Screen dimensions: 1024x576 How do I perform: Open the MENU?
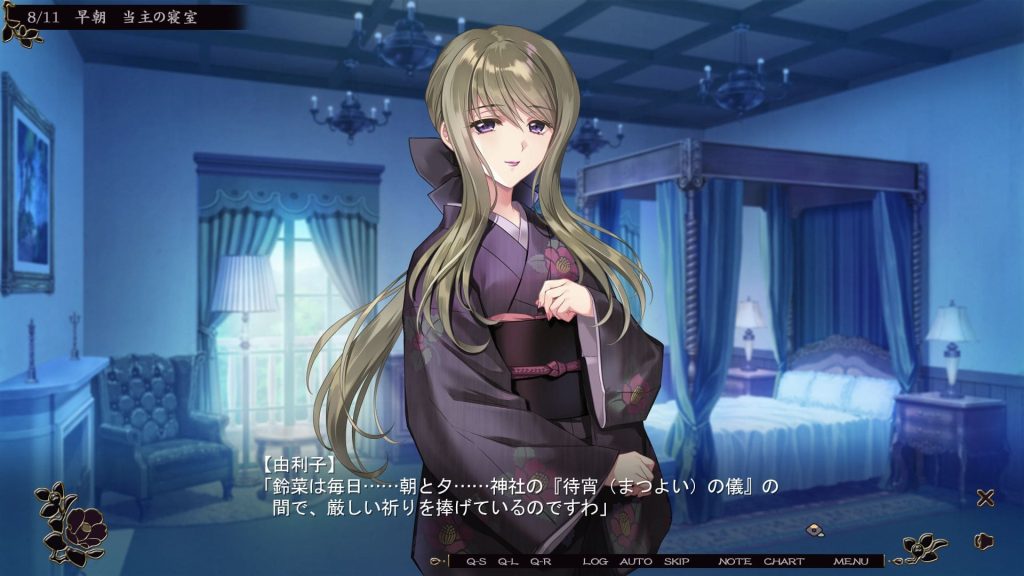point(851,562)
